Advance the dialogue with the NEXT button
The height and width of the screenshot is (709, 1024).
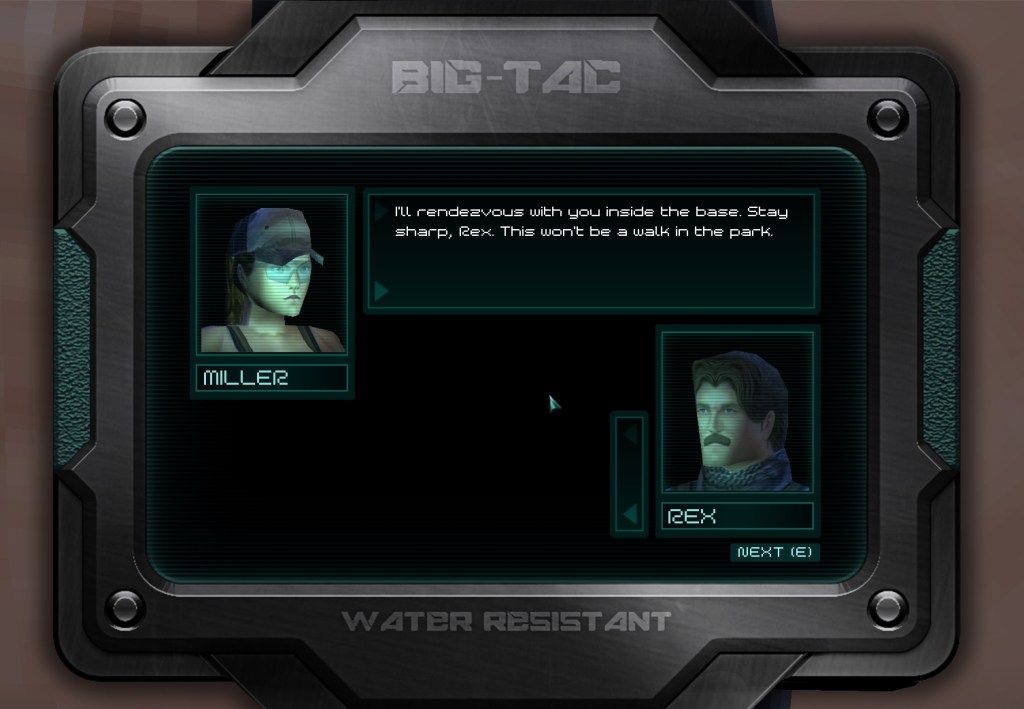point(775,552)
